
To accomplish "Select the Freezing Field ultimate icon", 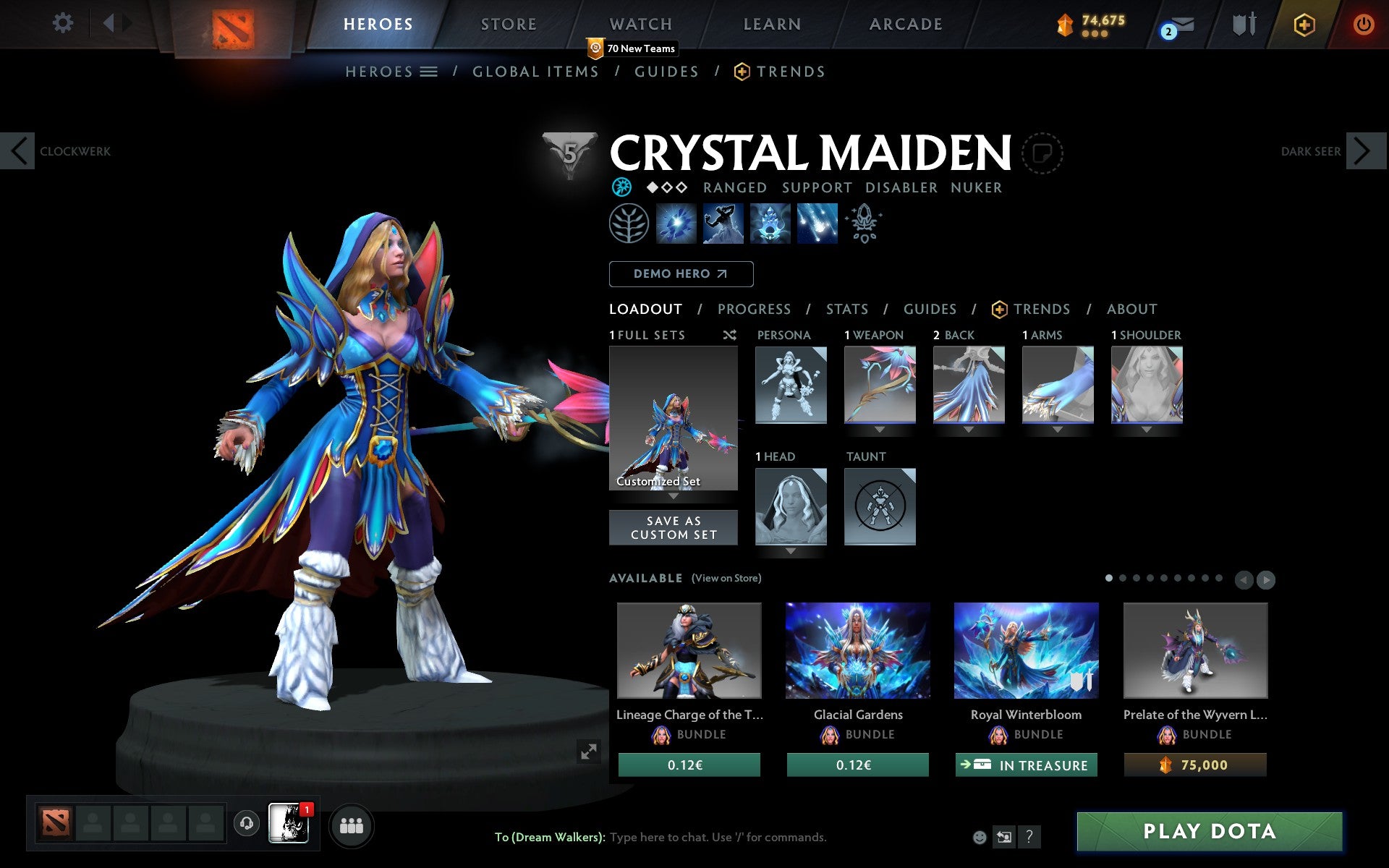I will click(817, 224).
